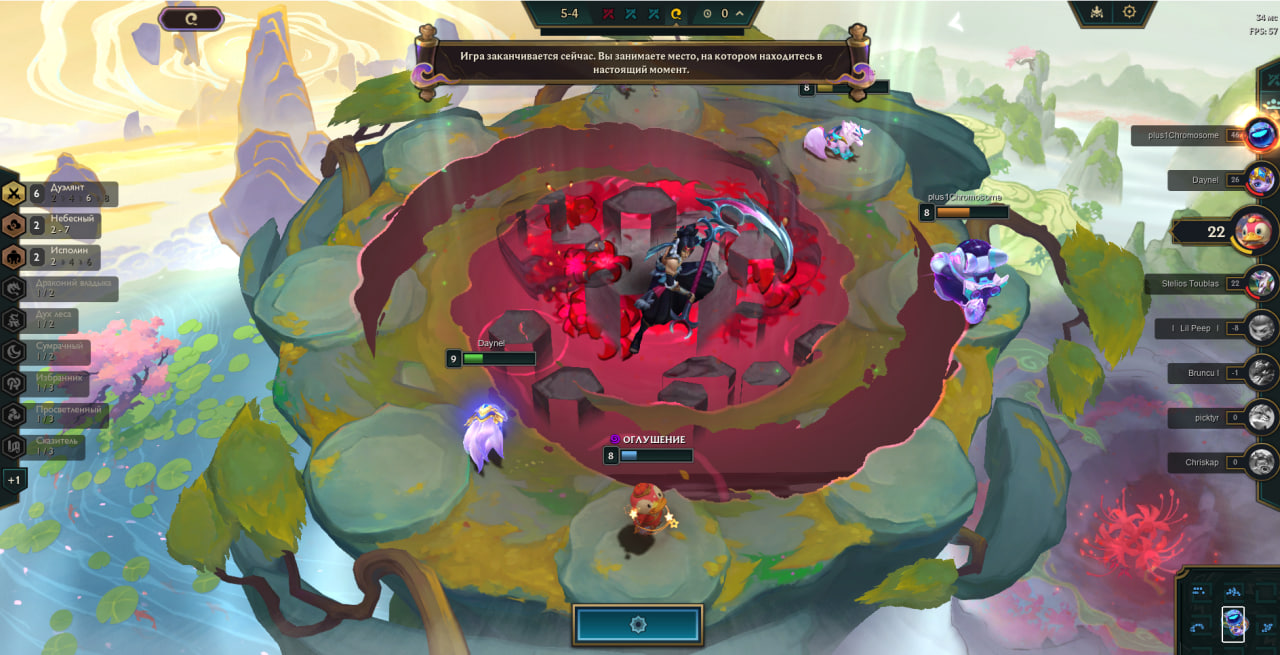The width and height of the screenshot is (1280, 655).
Task: Click the bottom center gear button
Action: (x=638, y=624)
